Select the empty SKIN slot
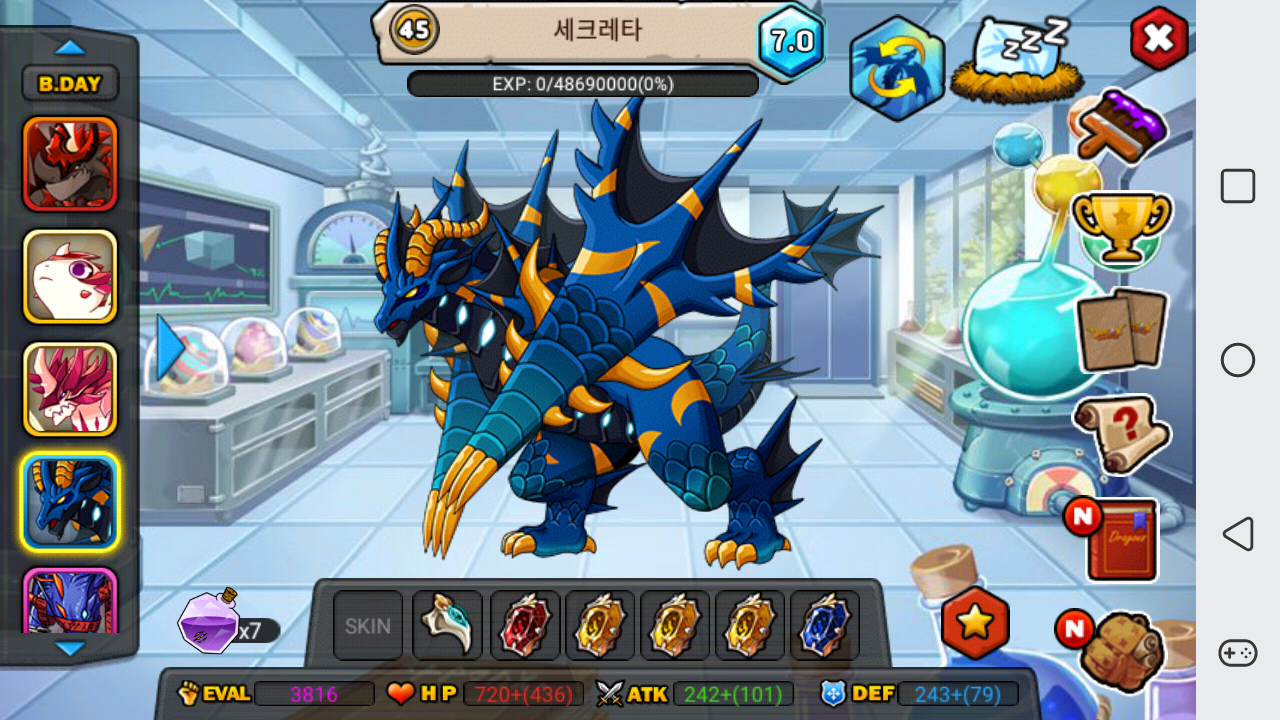1280x720 pixels. coord(368,626)
